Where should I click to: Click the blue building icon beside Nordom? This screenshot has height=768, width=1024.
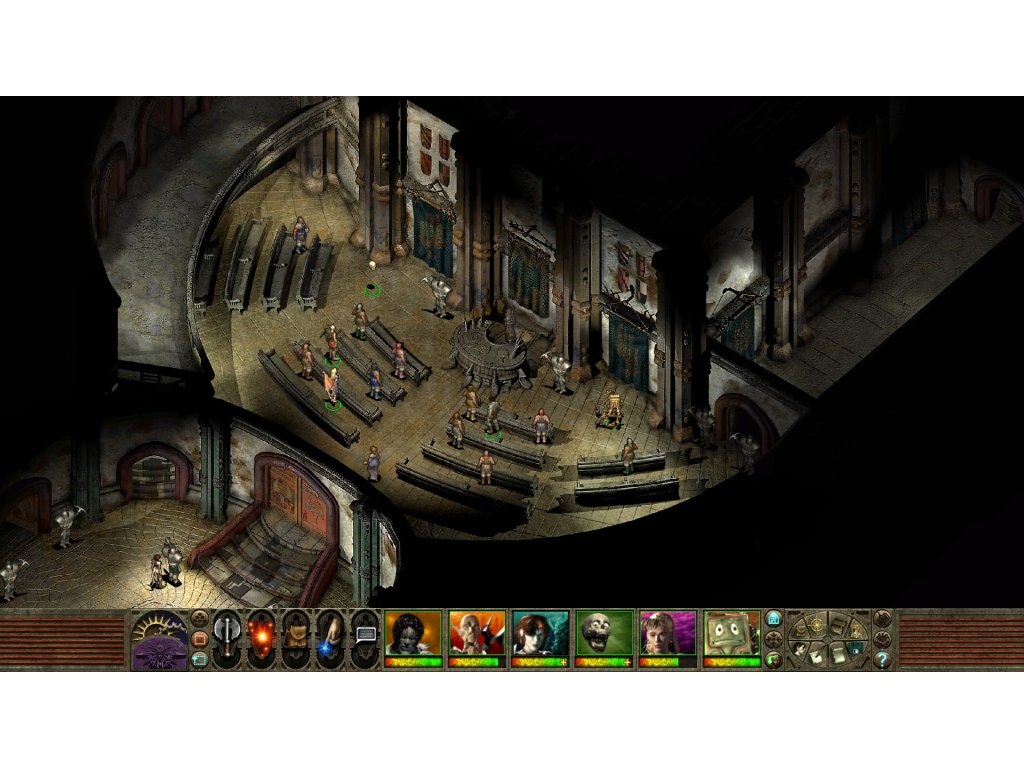pyautogui.click(x=774, y=619)
